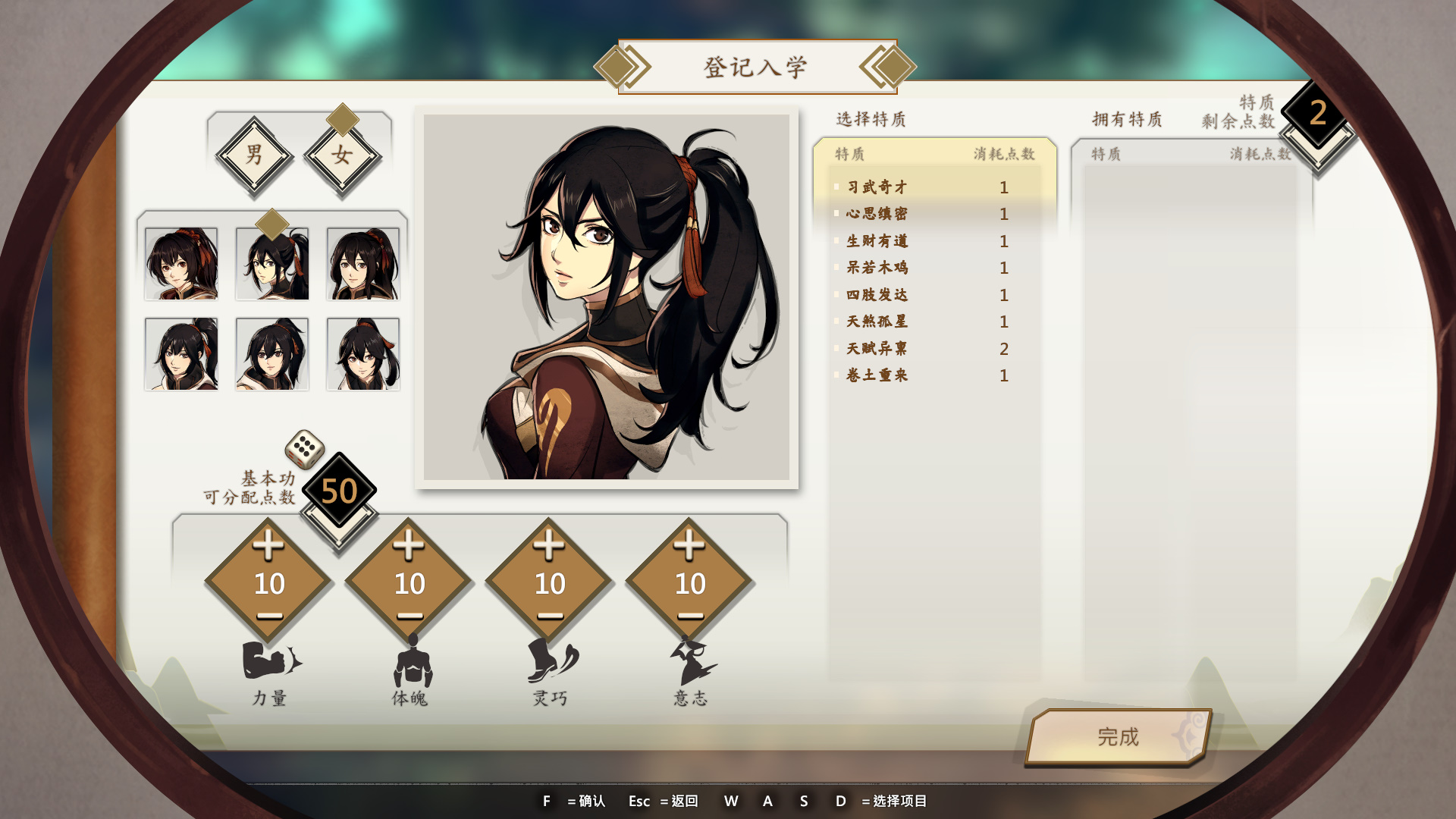This screenshot has height=819, width=1456.
Task: Increase the 力量 strength stat
Action: coord(268,545)
